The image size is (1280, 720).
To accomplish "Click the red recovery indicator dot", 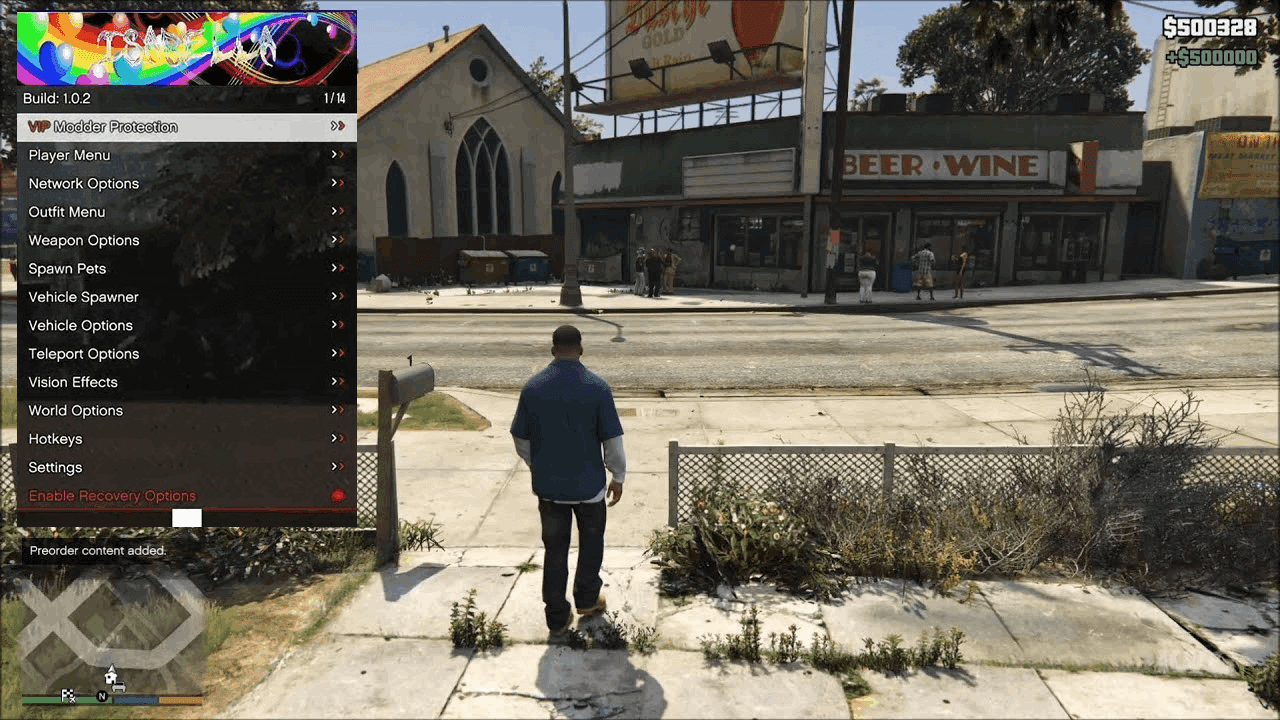I will pos(339,495).
